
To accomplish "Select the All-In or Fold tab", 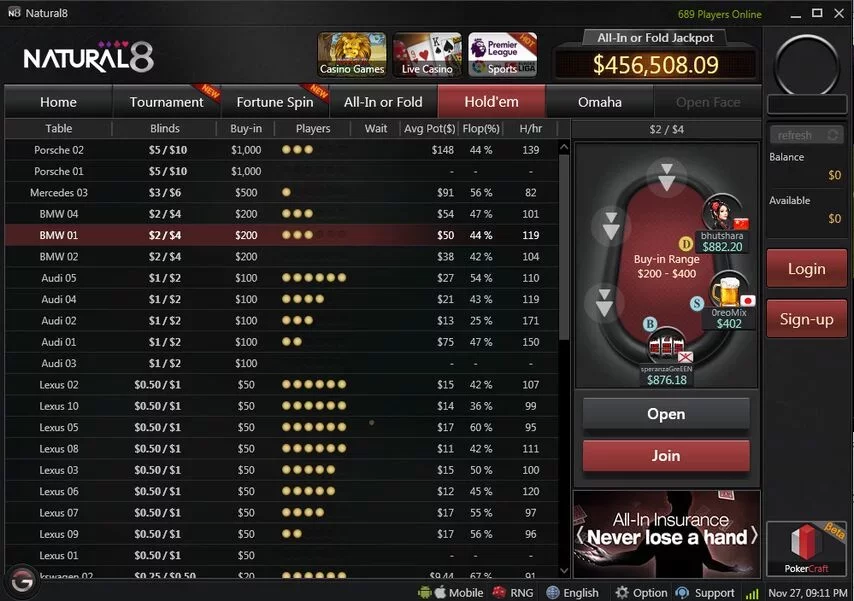I will pyautogui.click(x=383, y=102).
